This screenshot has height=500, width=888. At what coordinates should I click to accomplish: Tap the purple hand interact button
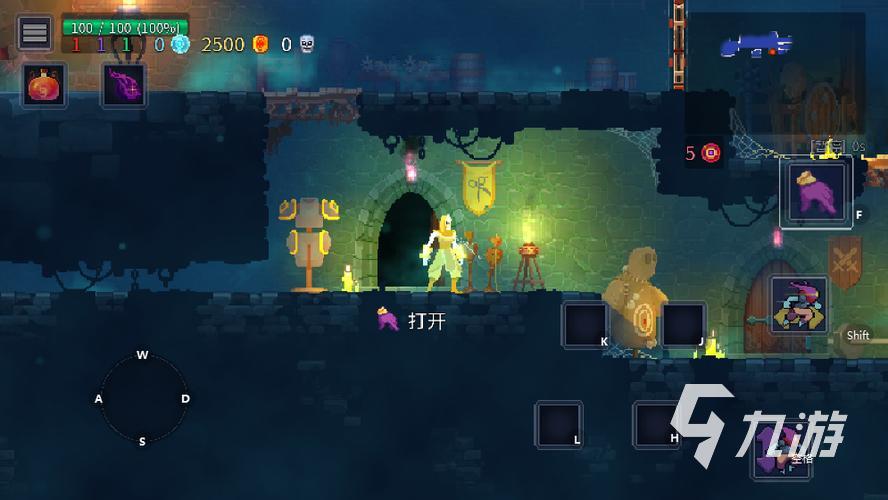tap(817, 192)
